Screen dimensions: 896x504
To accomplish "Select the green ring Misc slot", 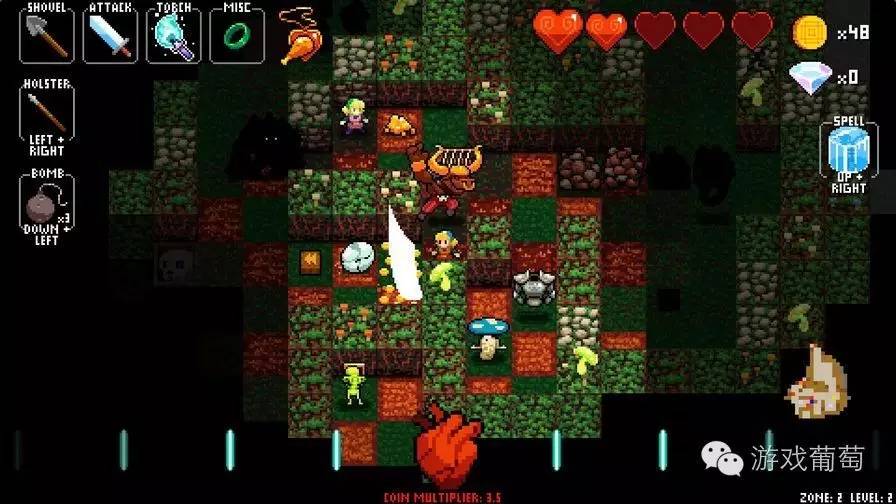I will click(x=236, y=34).
